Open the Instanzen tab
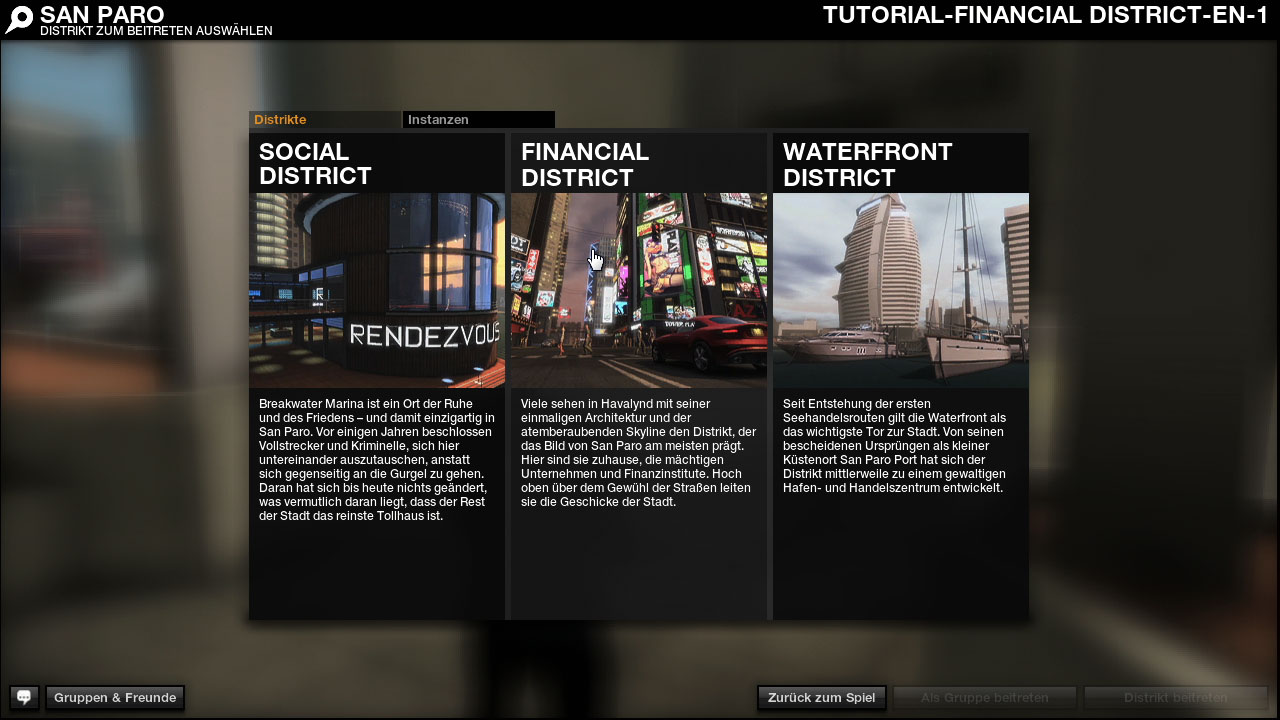This screenshot has width=1280, height=720. pos(478,120)
